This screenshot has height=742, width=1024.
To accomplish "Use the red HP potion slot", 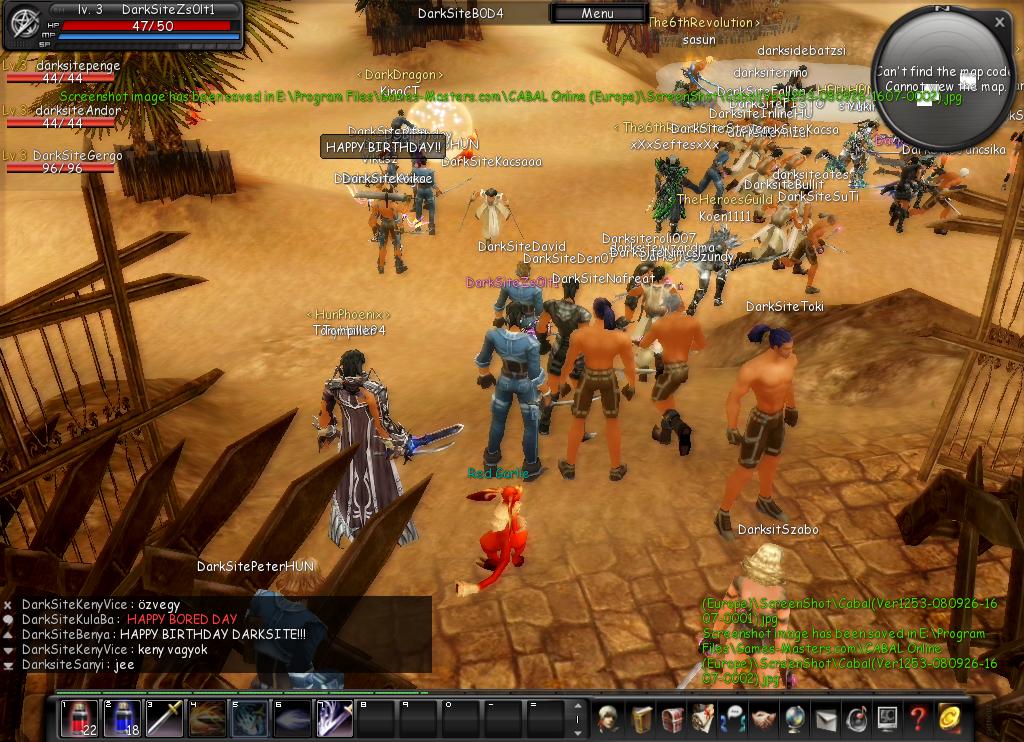I will pyautogui.click(x=80, y=719).
